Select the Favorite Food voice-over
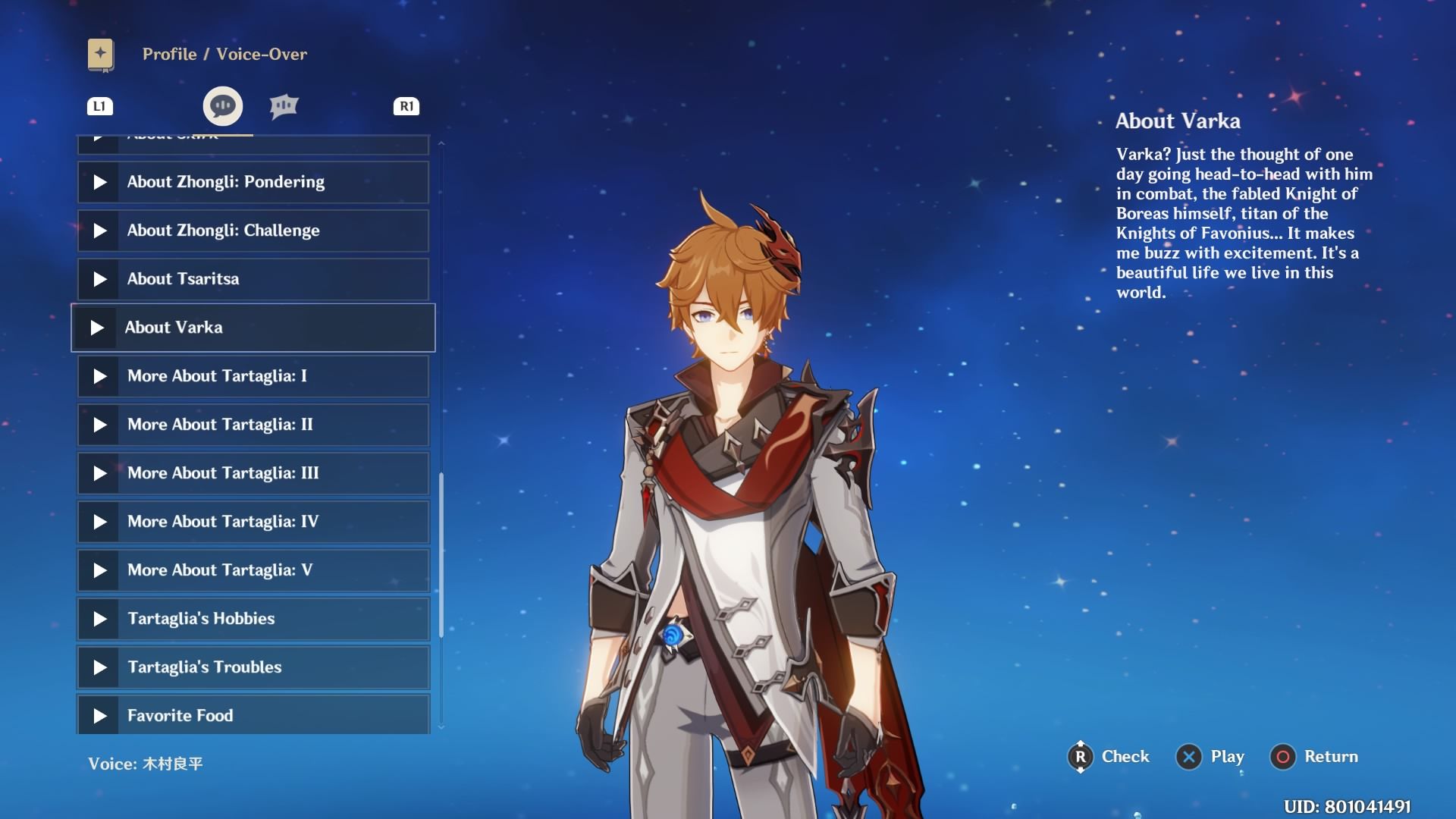 pos(253,714)
